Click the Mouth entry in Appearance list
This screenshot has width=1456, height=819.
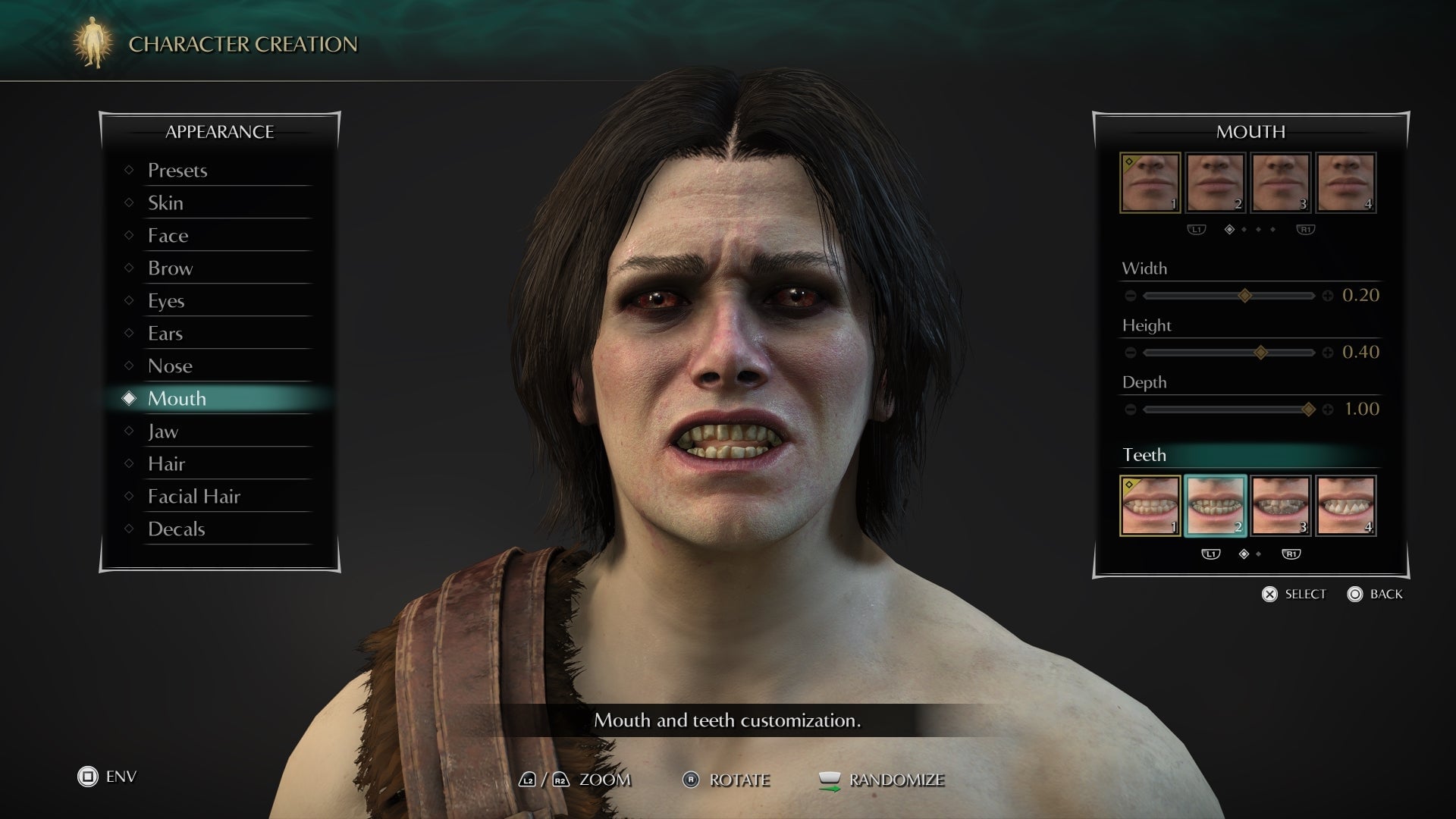tap(177, 399)
